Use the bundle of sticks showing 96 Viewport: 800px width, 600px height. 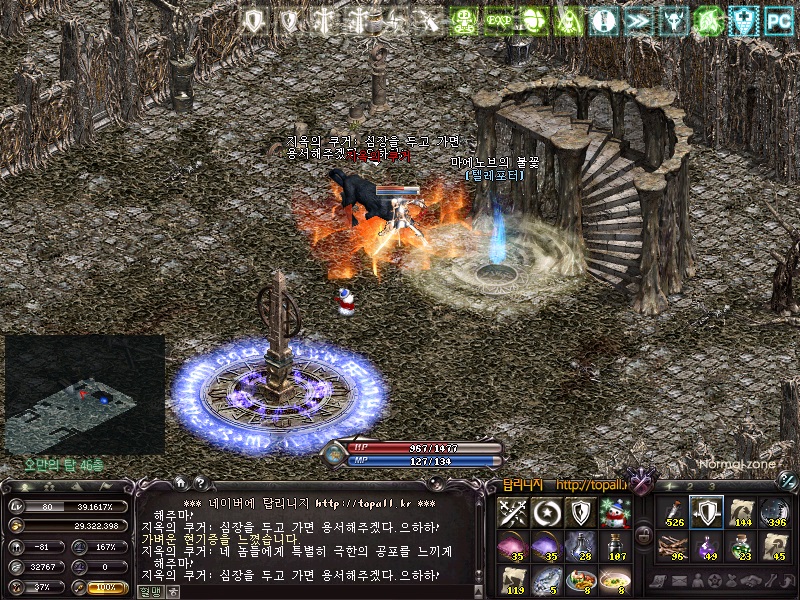pos(672,546)
